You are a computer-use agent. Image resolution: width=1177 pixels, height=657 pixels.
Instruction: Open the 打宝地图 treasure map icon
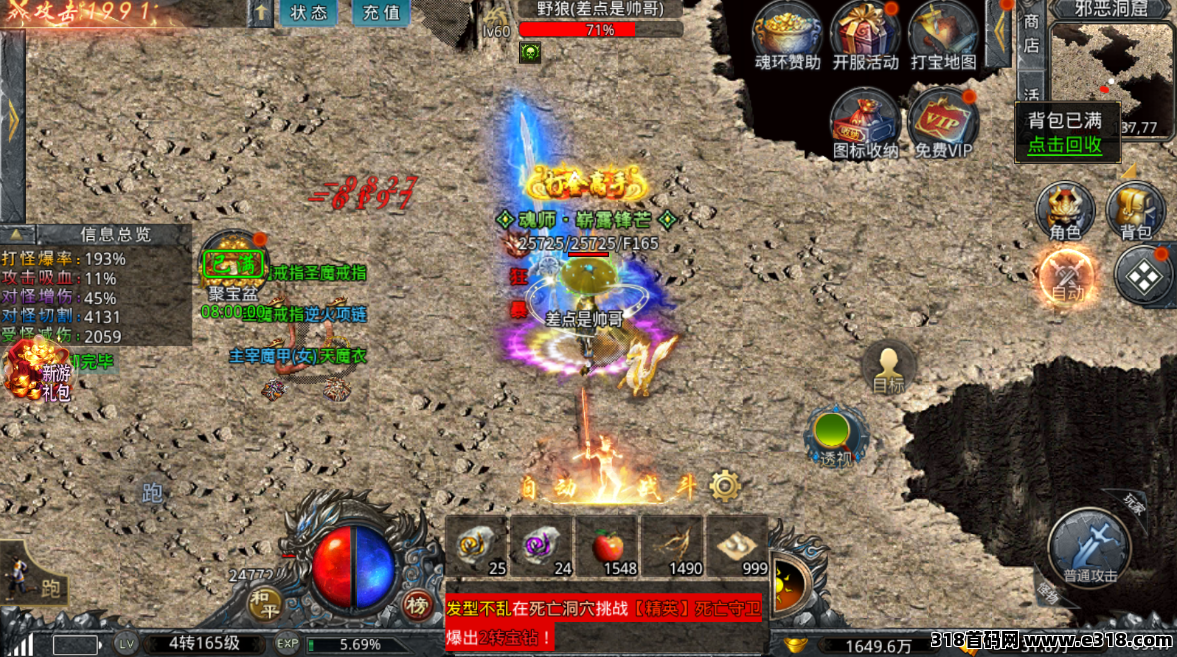coord(943,36)
